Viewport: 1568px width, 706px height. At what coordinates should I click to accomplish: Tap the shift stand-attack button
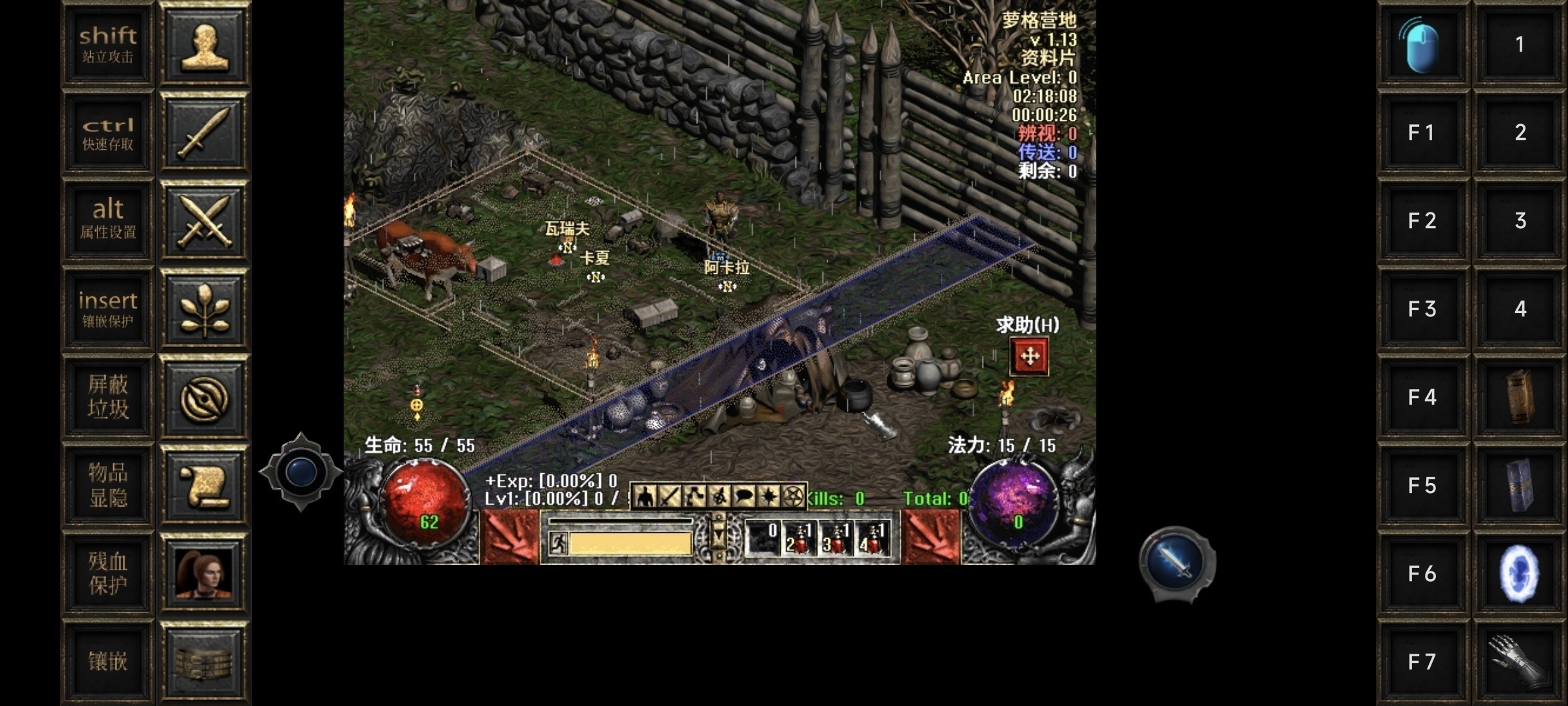[x=108, y=44]
